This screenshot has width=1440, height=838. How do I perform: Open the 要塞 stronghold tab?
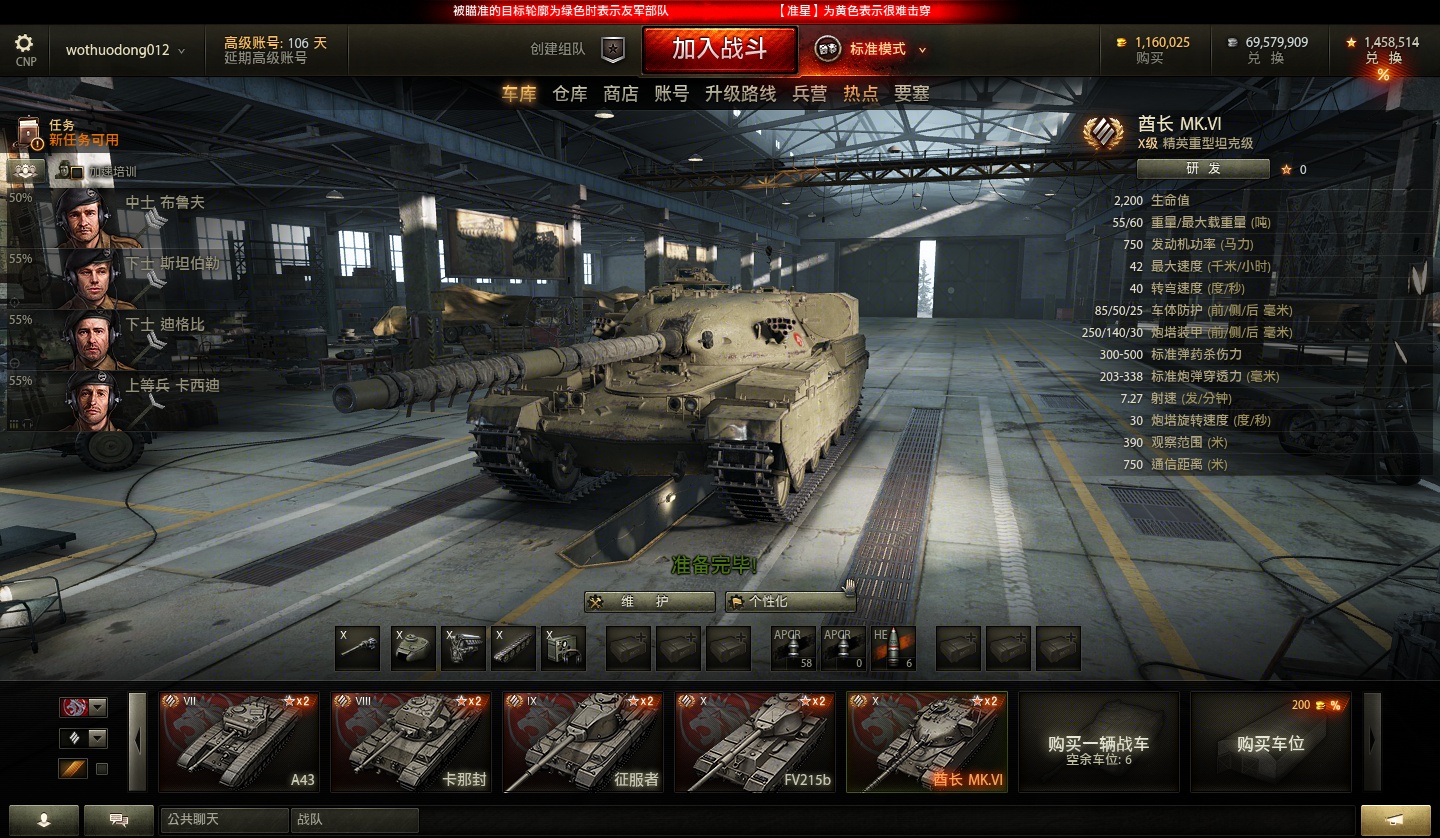point(911,94)
